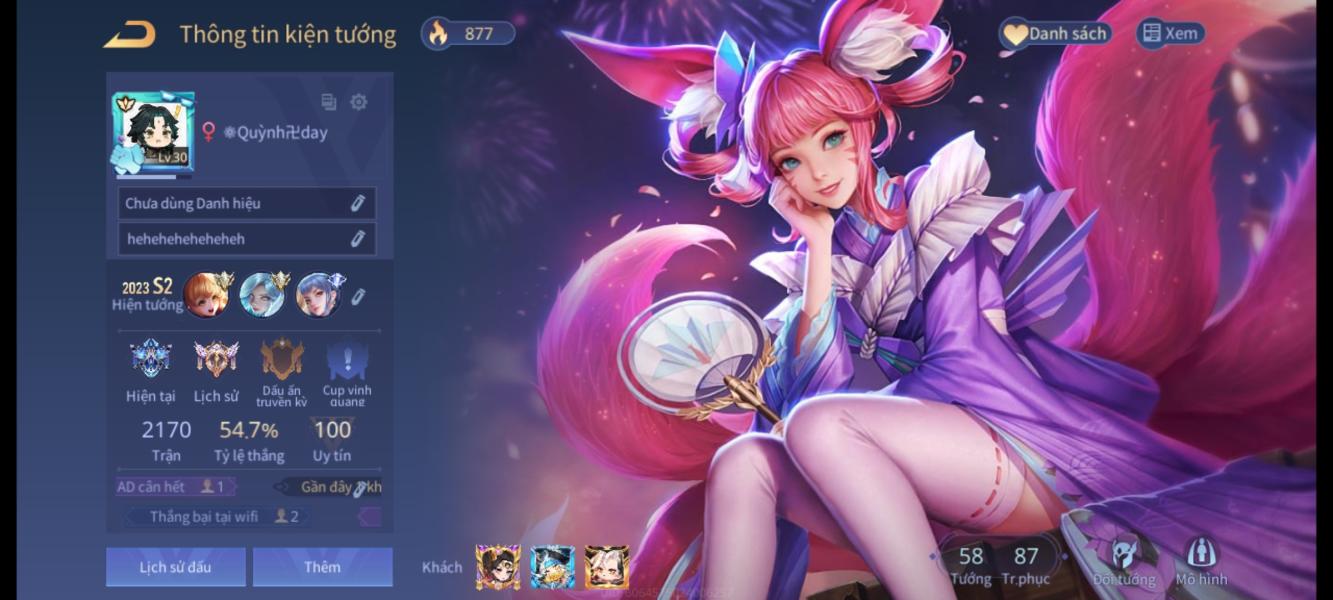The height and width of the screenshot is (600, 1333).
Task: Click the Xem button
Action: coord(1169,34)
